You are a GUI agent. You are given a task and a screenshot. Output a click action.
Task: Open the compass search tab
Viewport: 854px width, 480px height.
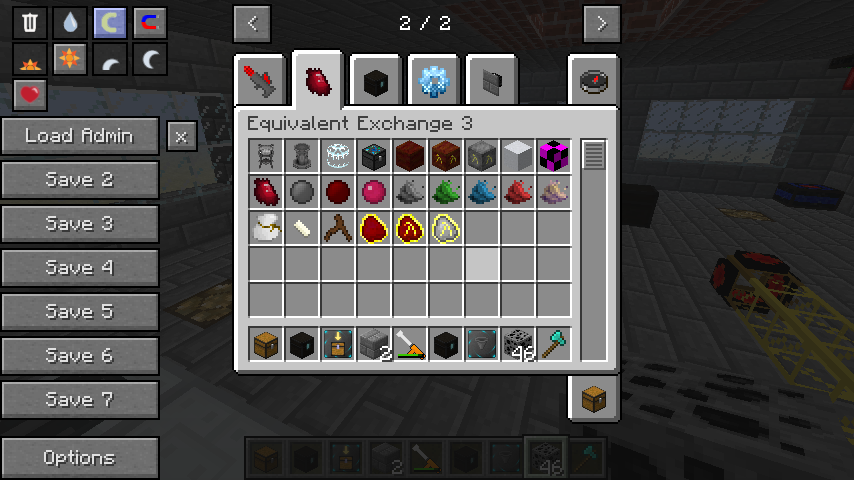[x=594, y=82]
